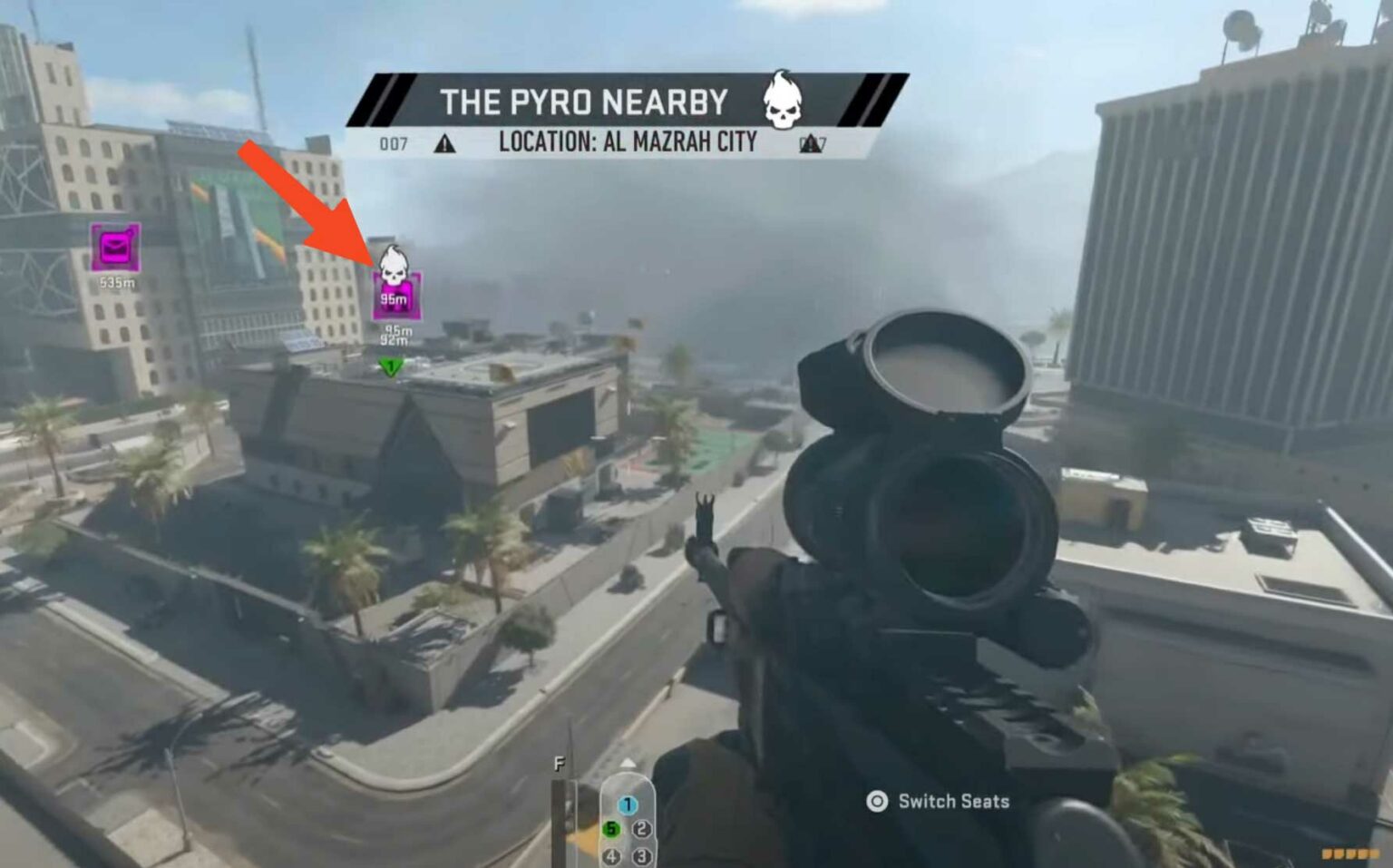
Task: Click the circle button icon before Switch Seats
Action: [875, 802]
